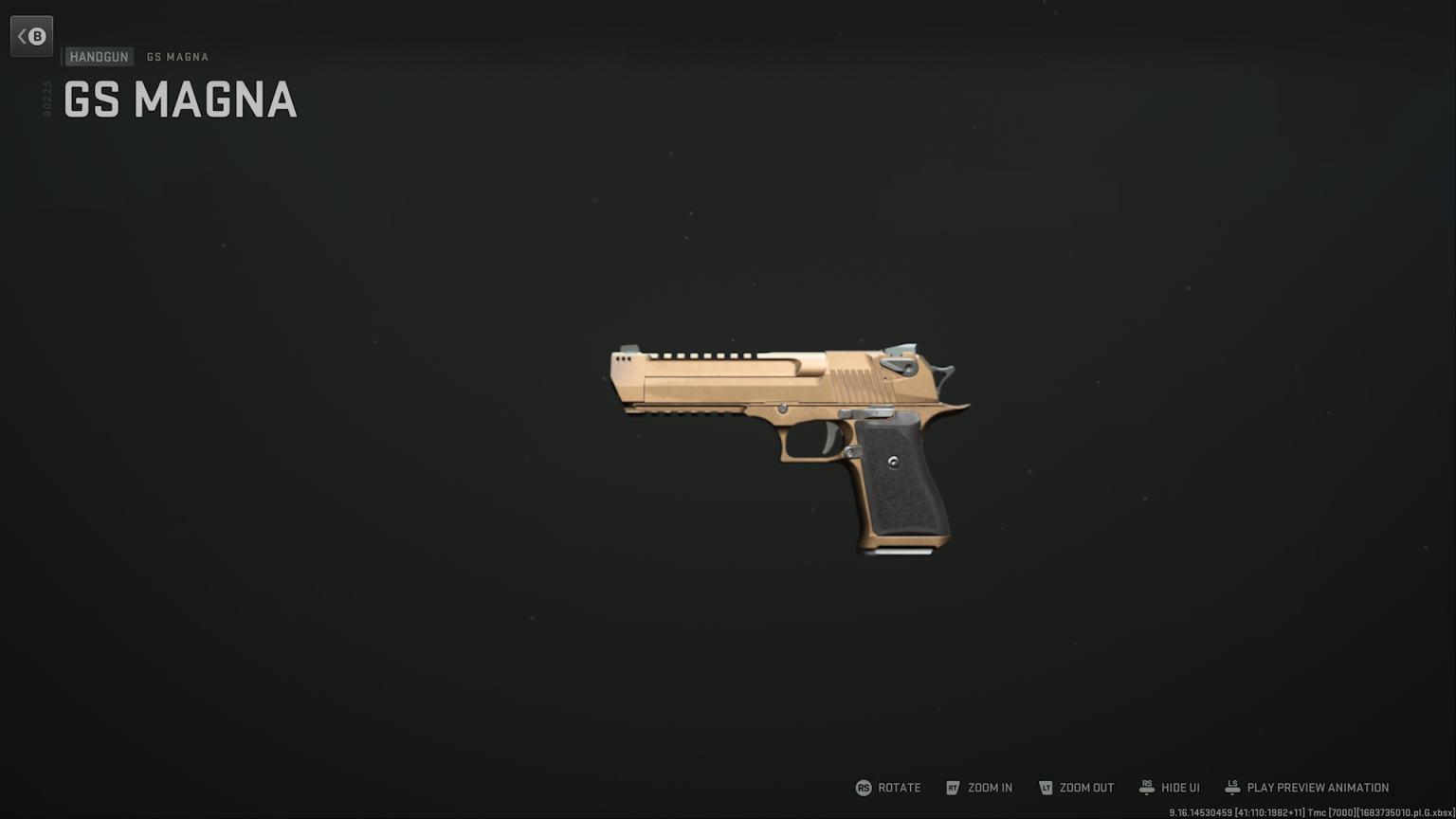Click the GS MAGNA title heading

pyautogui.click(x=178, y=100)
